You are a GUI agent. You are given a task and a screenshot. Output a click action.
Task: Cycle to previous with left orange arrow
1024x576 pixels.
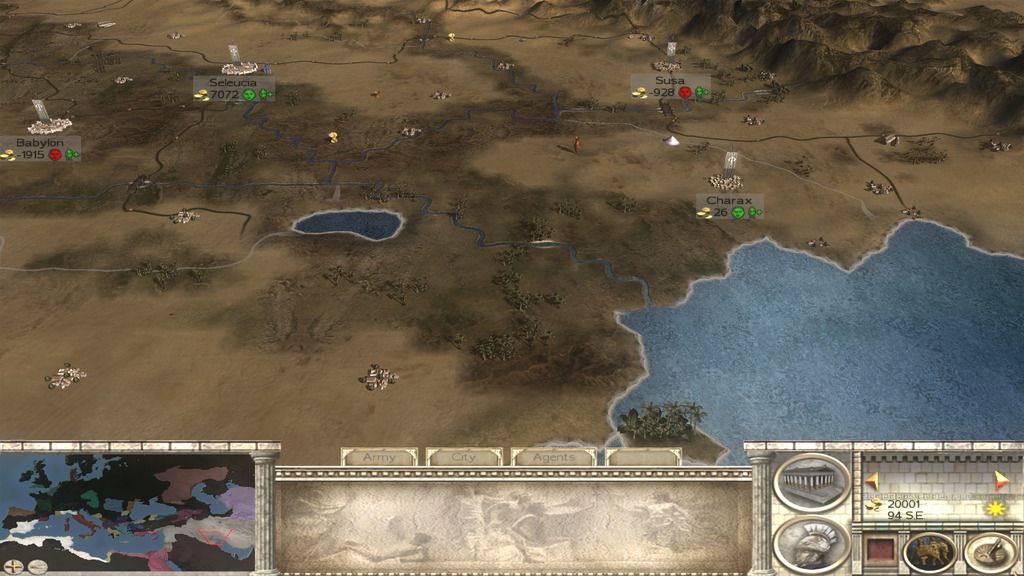click(x=871, y=478)
